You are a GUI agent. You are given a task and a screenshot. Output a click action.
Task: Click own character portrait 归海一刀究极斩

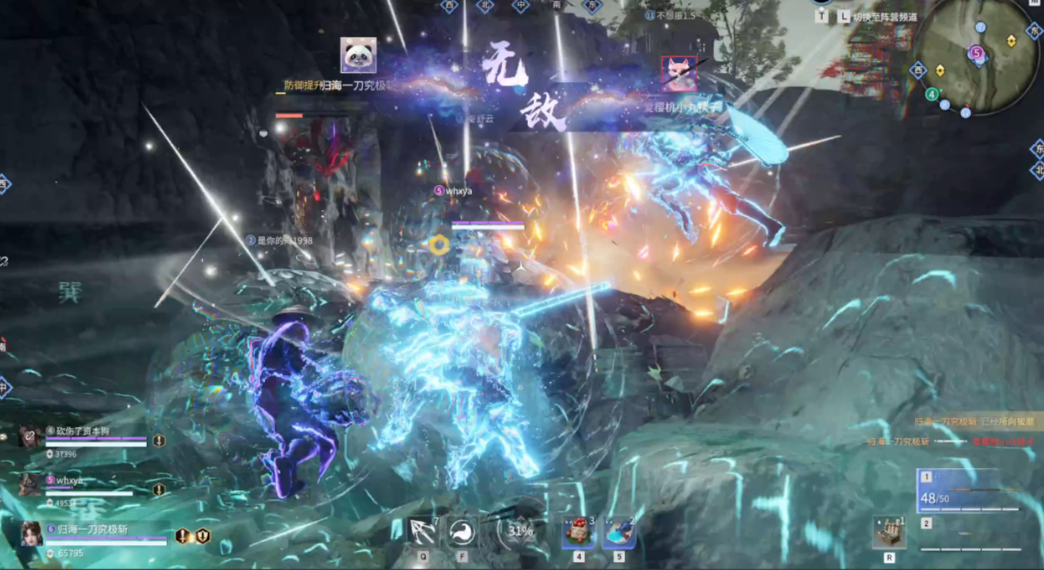click(x=31, y=537)
